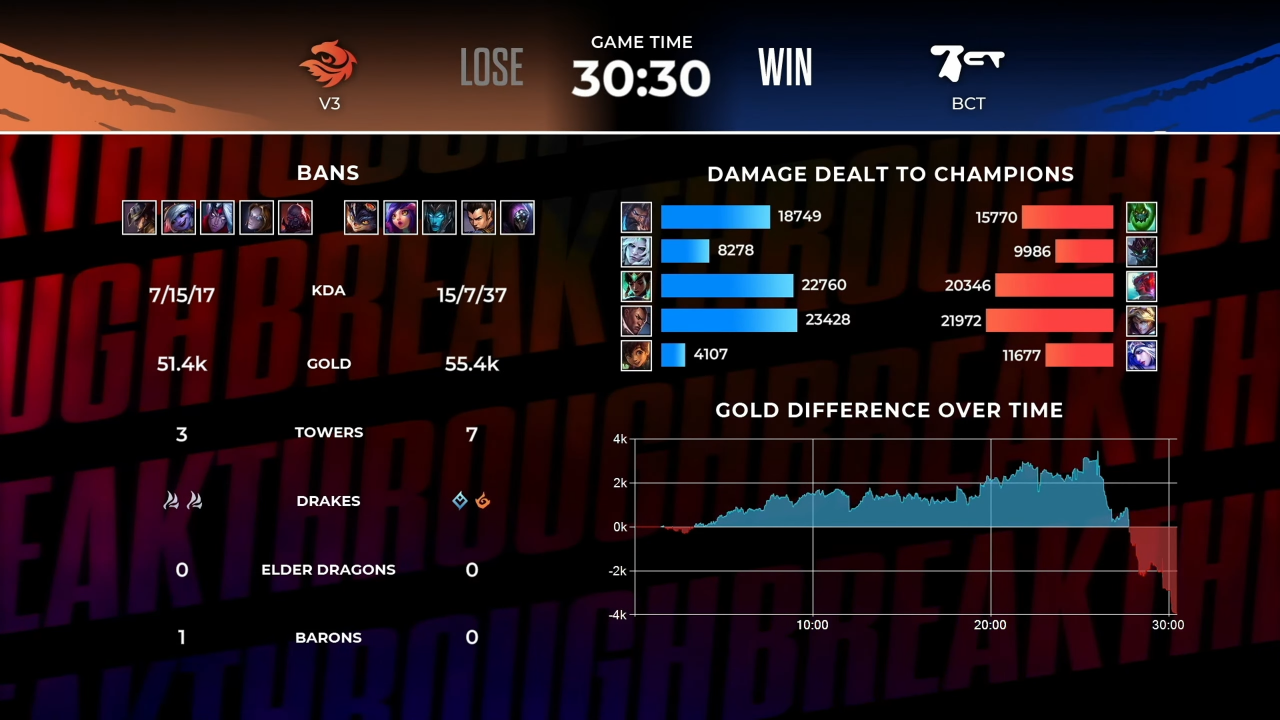Click the GOLD DIFFERENCE OVER TIME heading
The height and width of the screenshot is (720, 1280).
888,410
